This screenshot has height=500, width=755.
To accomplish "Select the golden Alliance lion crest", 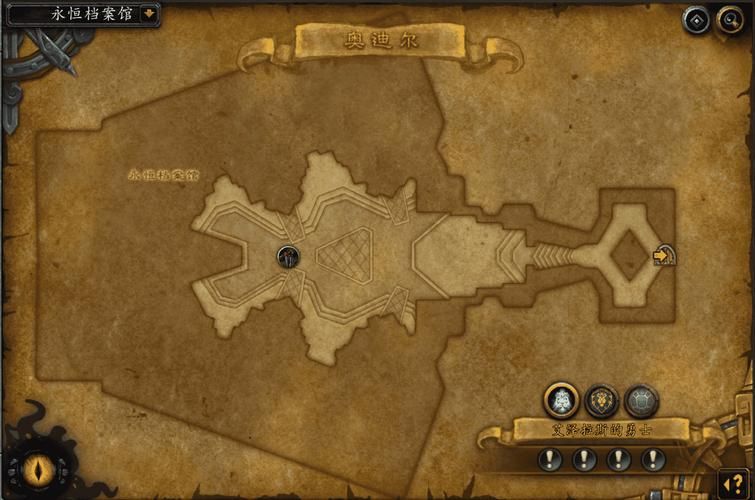I will [601, 401].
